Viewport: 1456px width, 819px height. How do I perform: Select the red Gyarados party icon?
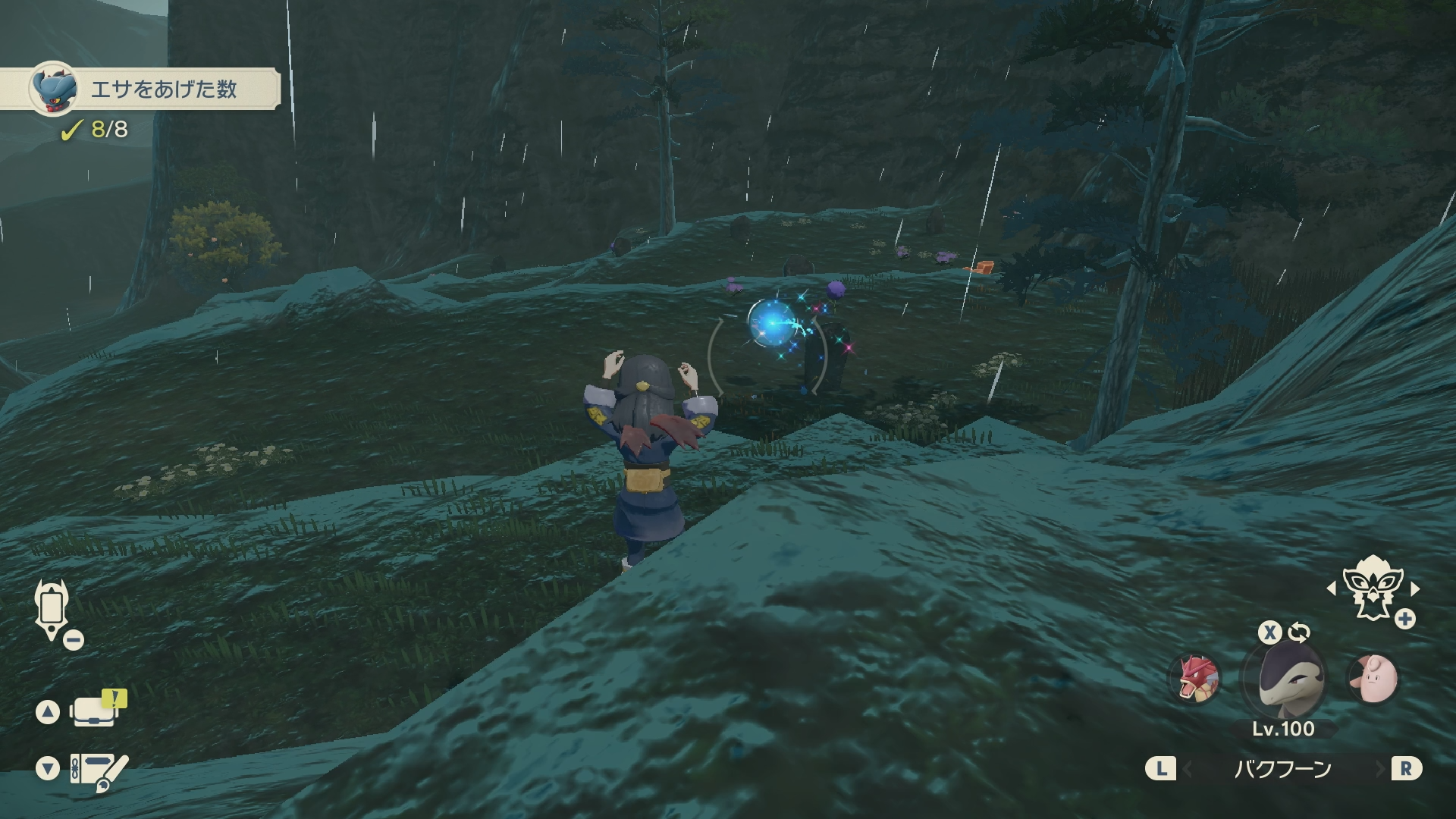1194,678
